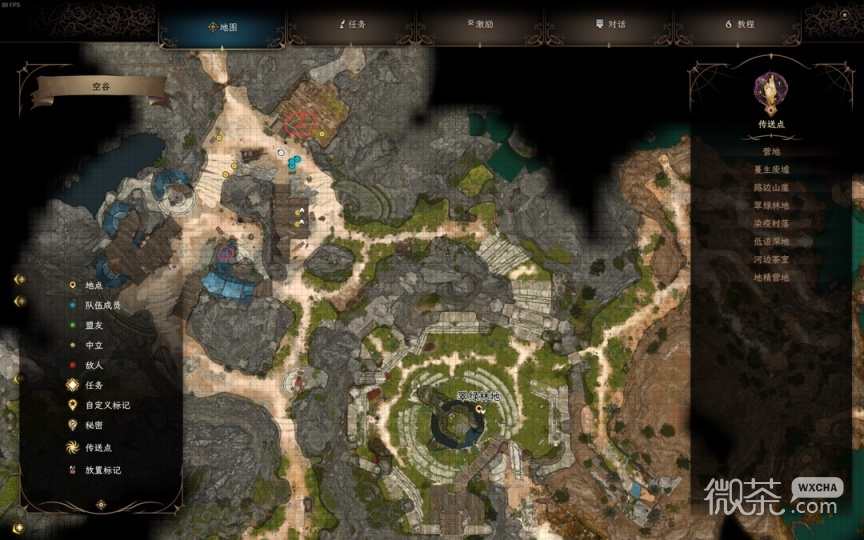Select the 低语深地 waypoint entry

[772, 241]
